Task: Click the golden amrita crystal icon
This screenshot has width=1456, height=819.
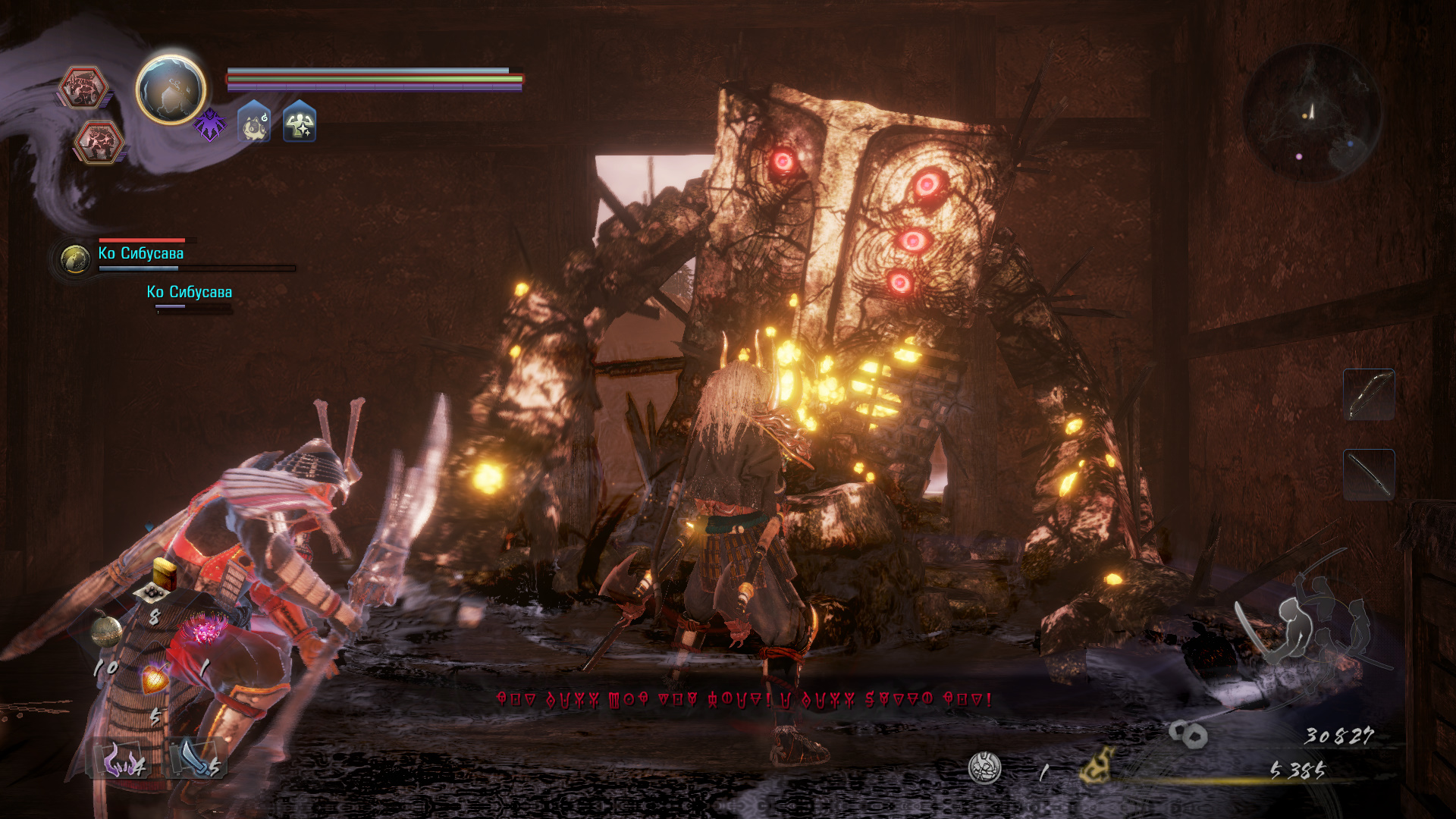Action: click(1098, 764)
